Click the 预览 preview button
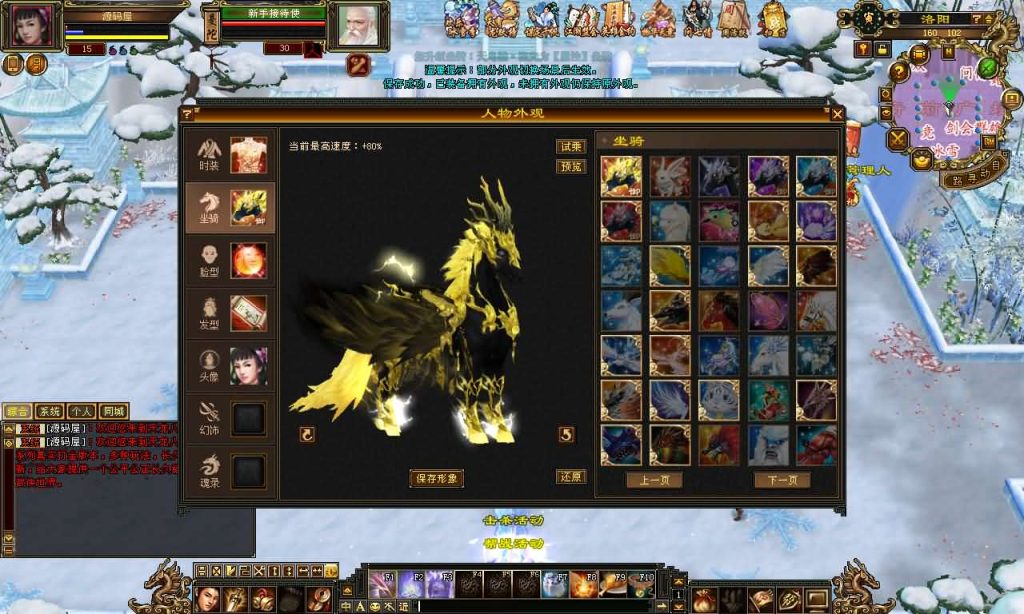This screenshot has height=614, width=1024. click(x=571, y=166)
